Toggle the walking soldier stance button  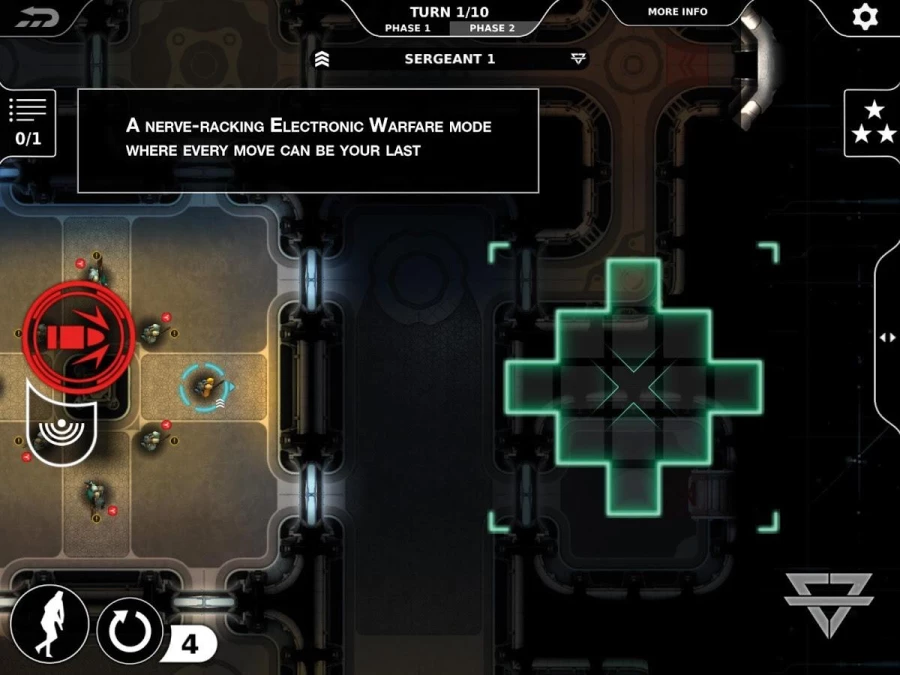[48, 622]
